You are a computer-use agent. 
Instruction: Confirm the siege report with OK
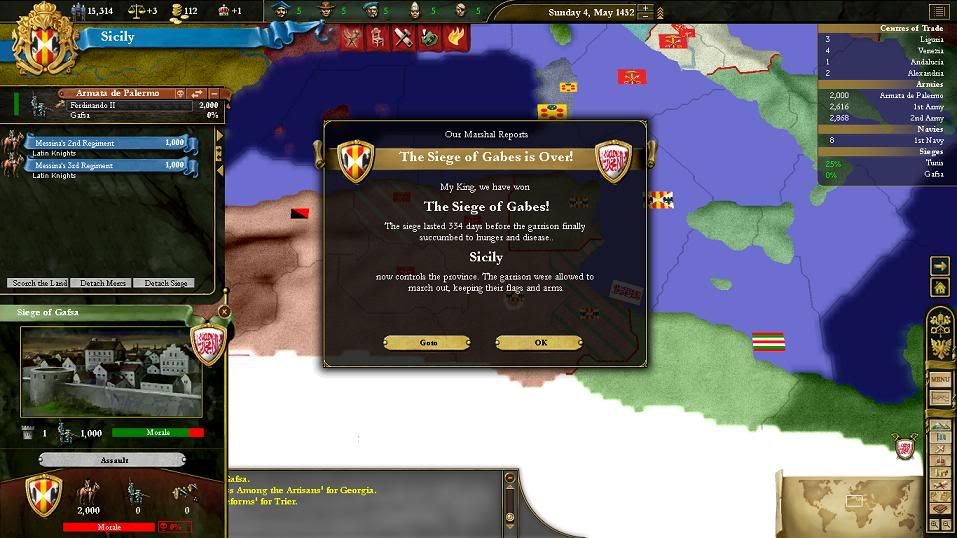[540, 342]
